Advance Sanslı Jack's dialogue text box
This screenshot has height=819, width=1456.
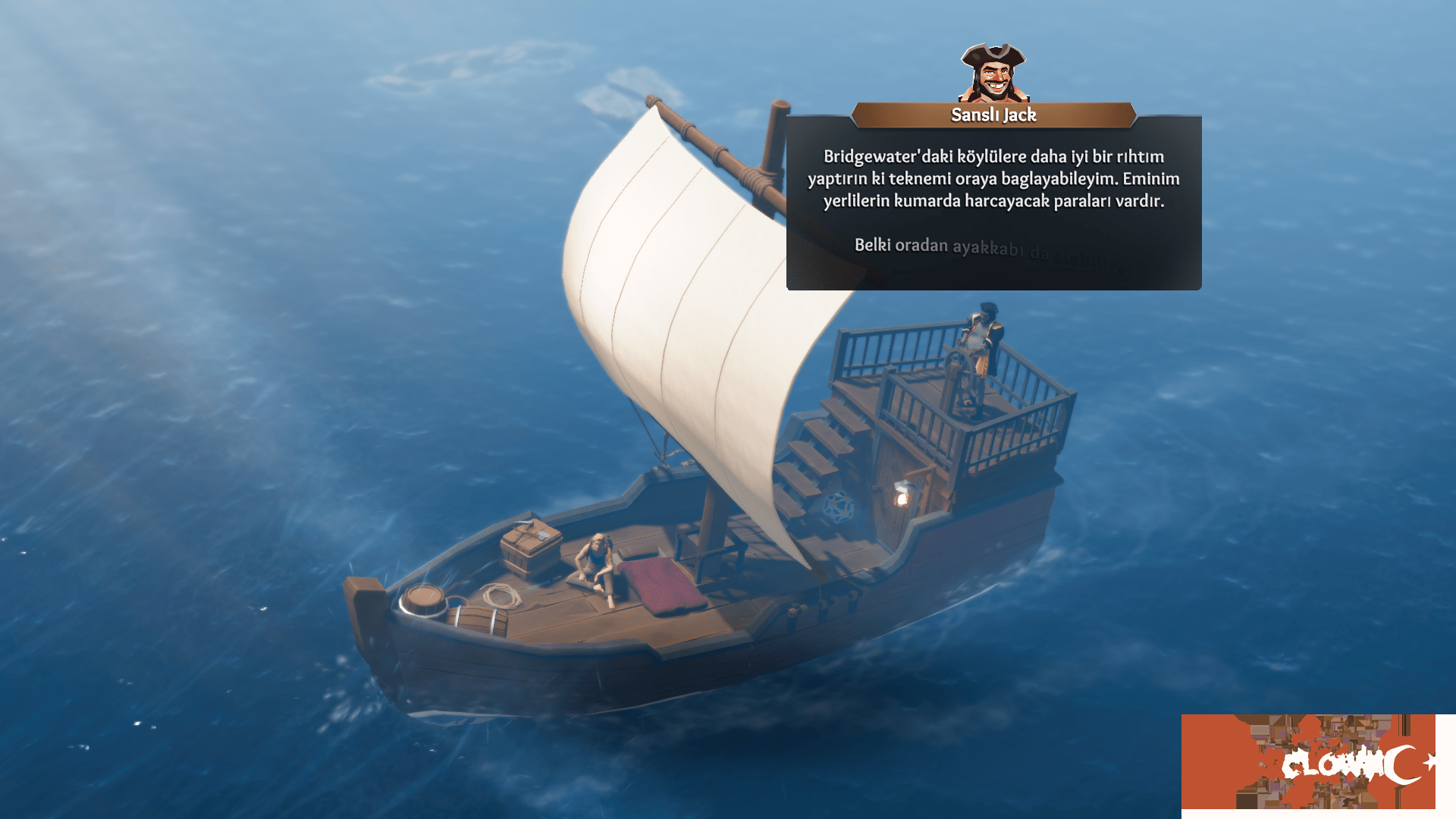(993, 205)
